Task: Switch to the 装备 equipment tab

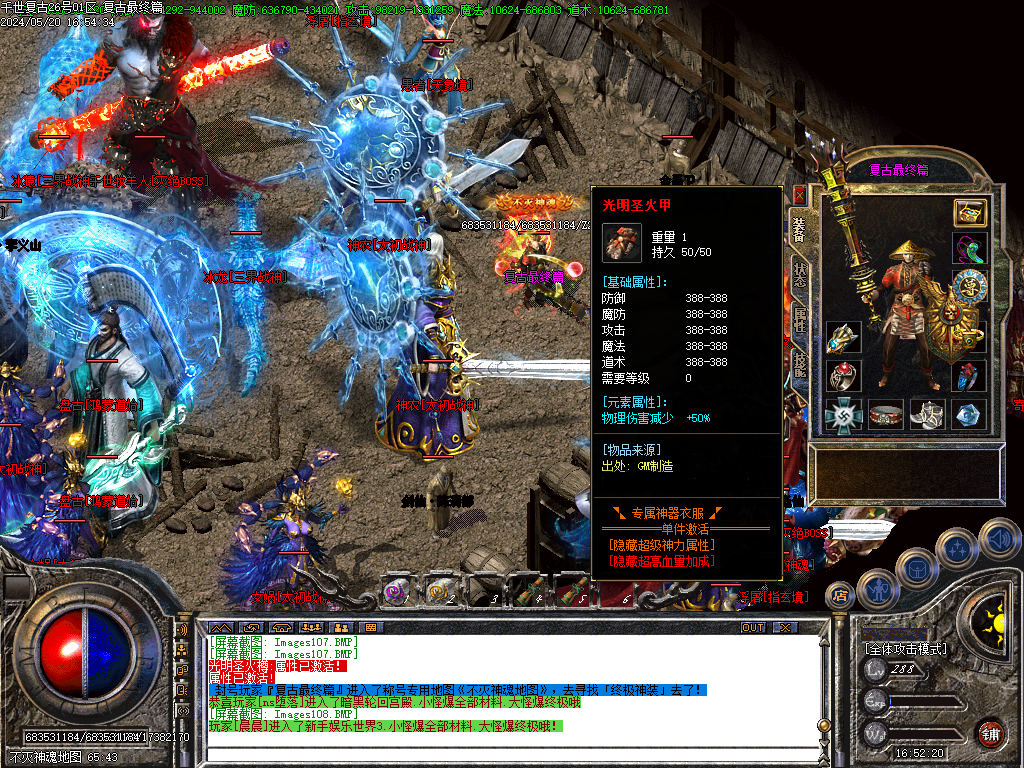Action: [799, 230]
